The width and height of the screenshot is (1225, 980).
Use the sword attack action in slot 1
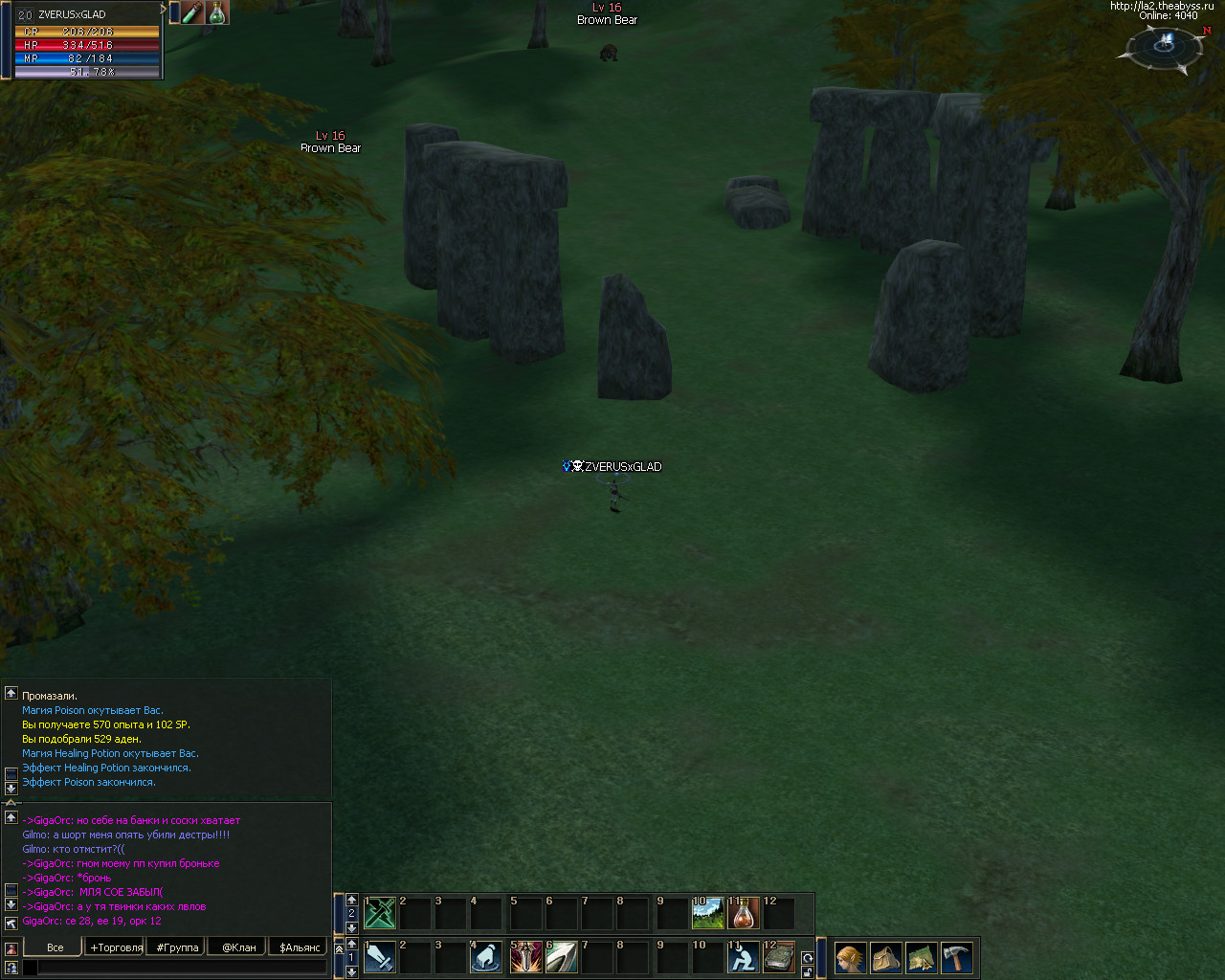click(380, 957)
